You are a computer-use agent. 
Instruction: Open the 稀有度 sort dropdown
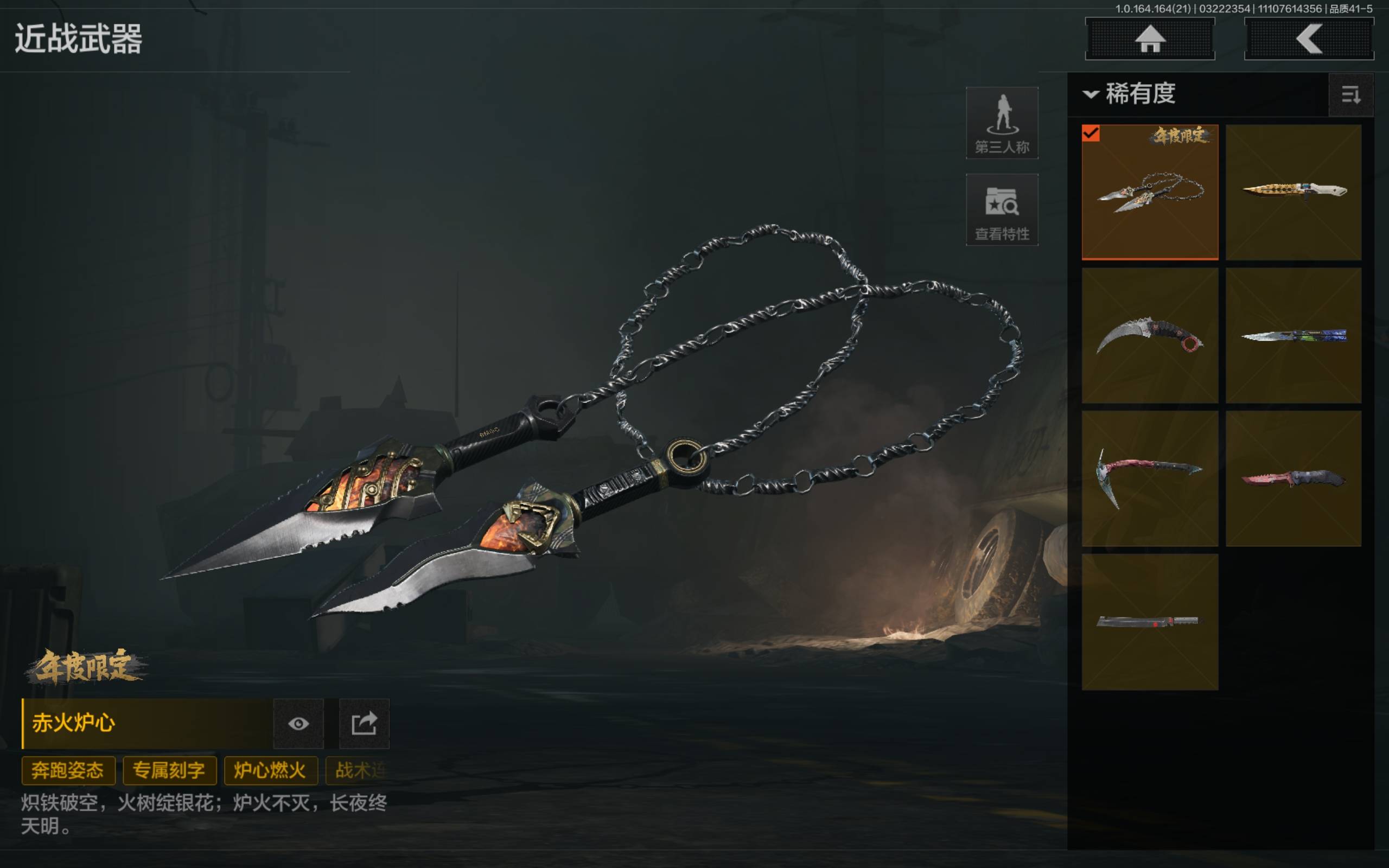pos(1130,93)
